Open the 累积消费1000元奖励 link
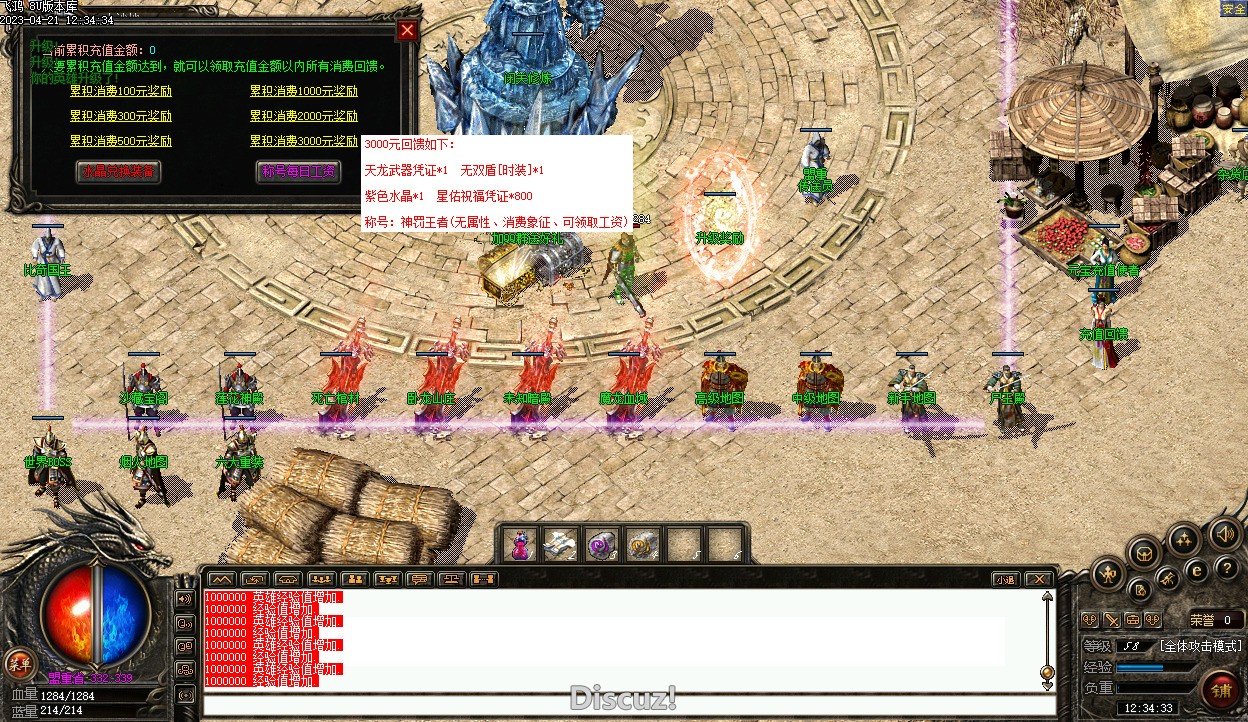 [304, 91]
